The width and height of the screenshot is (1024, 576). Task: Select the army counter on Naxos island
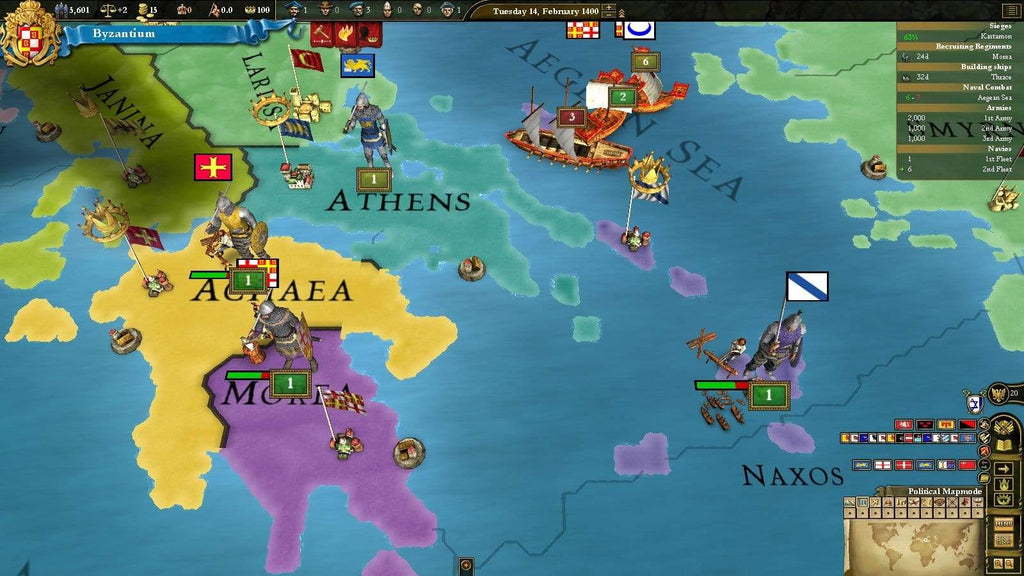pos(768,395)
